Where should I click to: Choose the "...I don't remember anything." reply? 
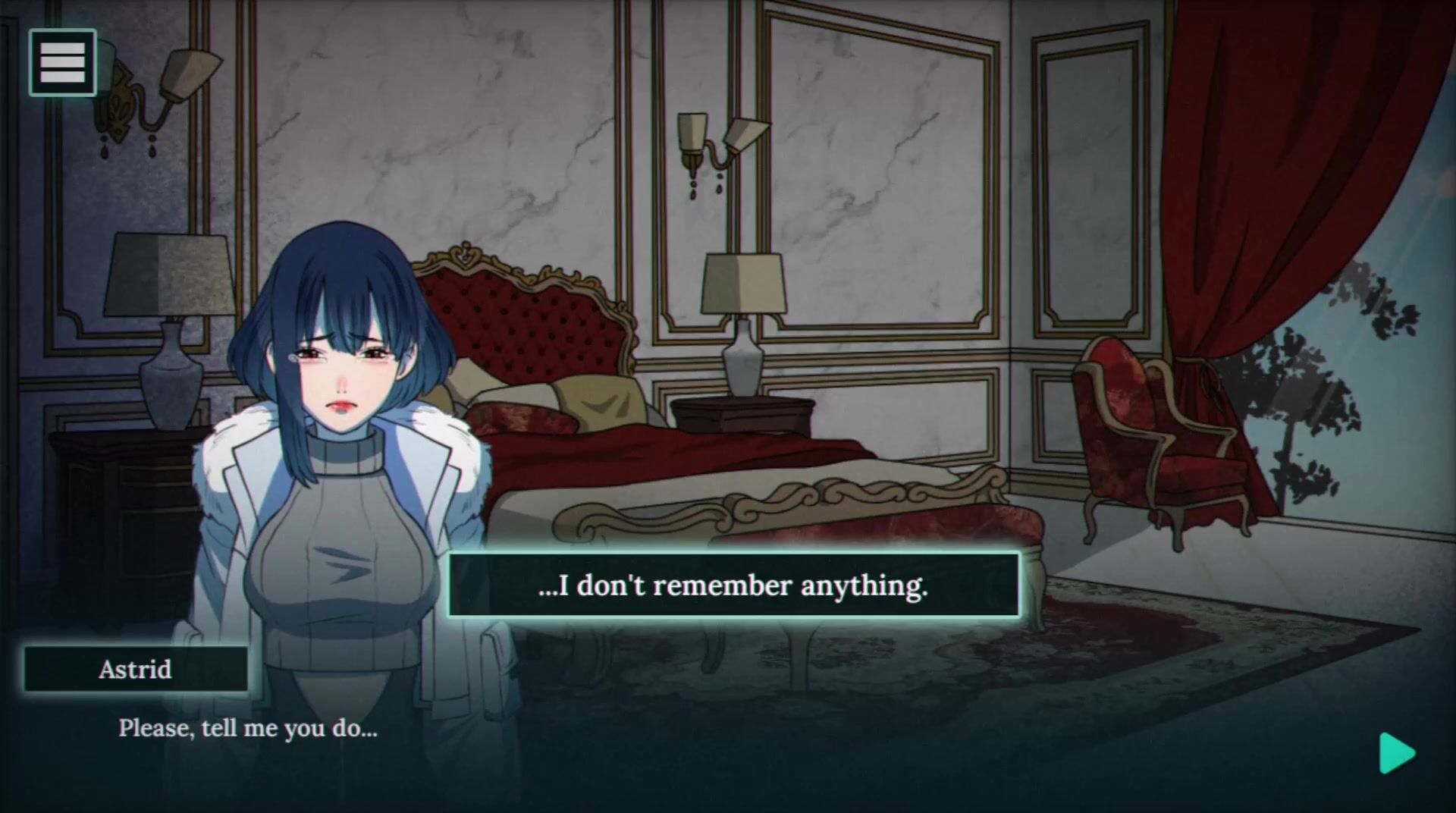[x=733, y=585]
